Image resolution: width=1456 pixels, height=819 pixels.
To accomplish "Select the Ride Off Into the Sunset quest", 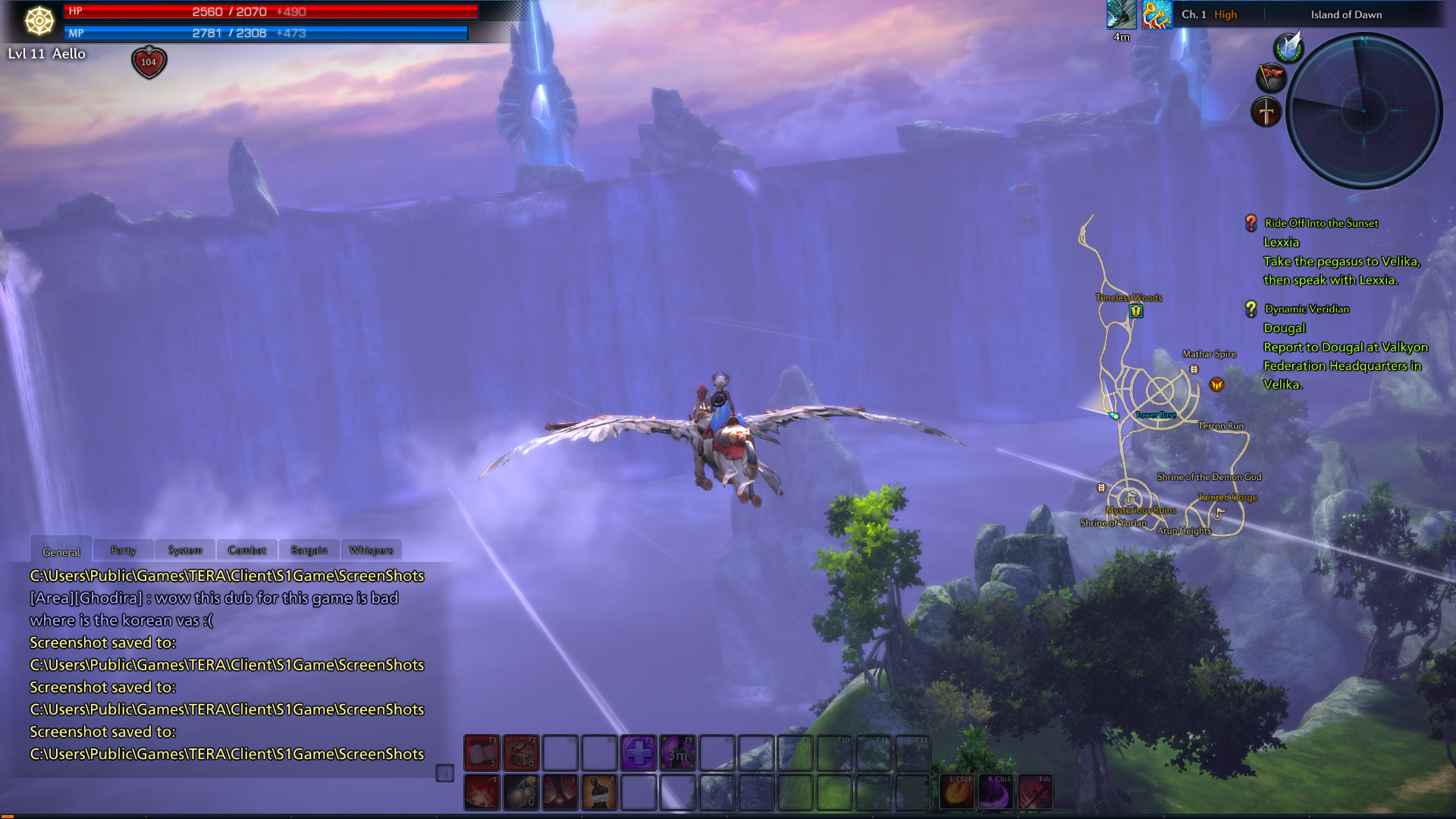I will coord(1321,223).
